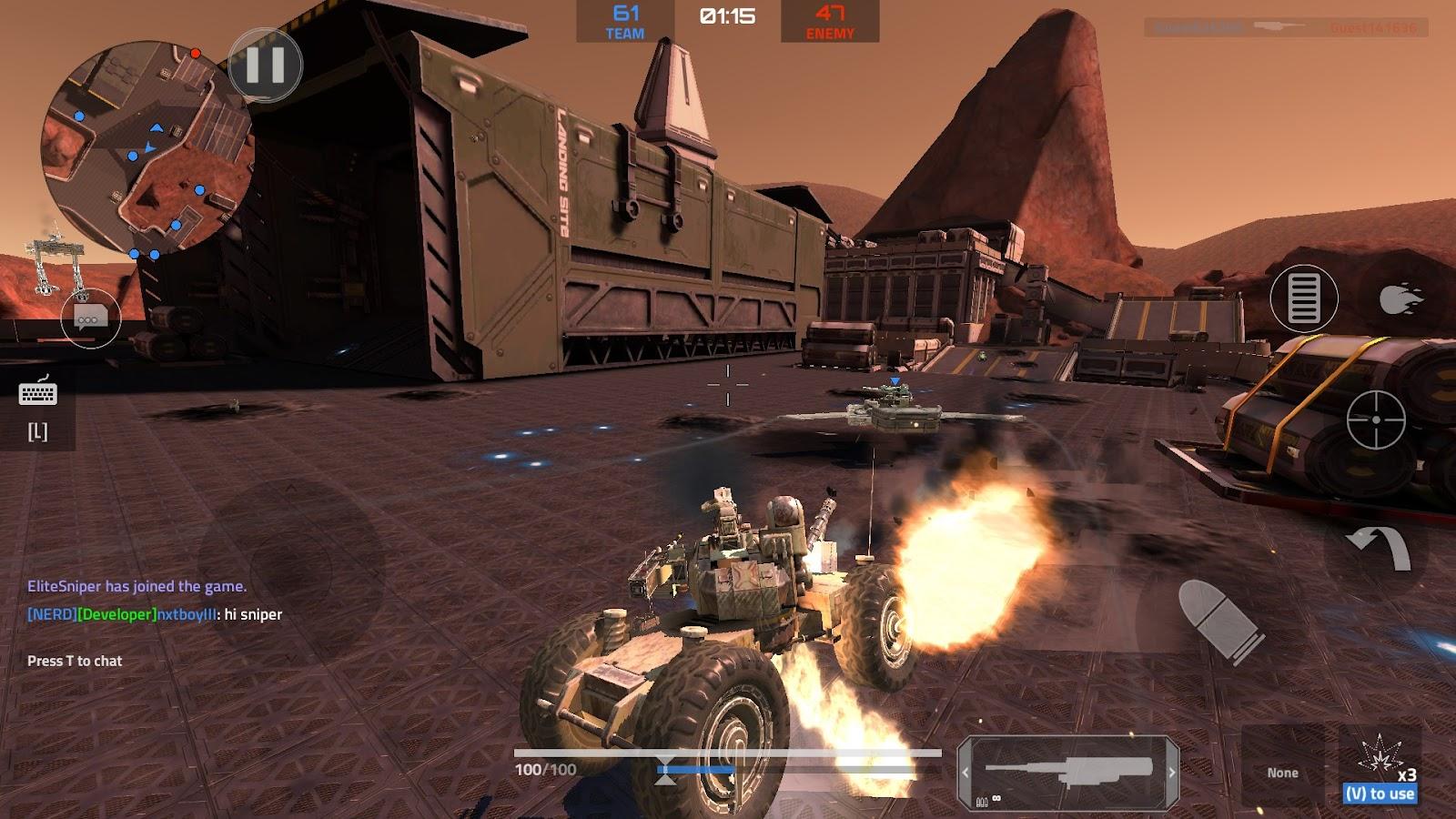Switch to the previous weapon
The height and width of the screenshot is (819, 1456).
(966, 773)
